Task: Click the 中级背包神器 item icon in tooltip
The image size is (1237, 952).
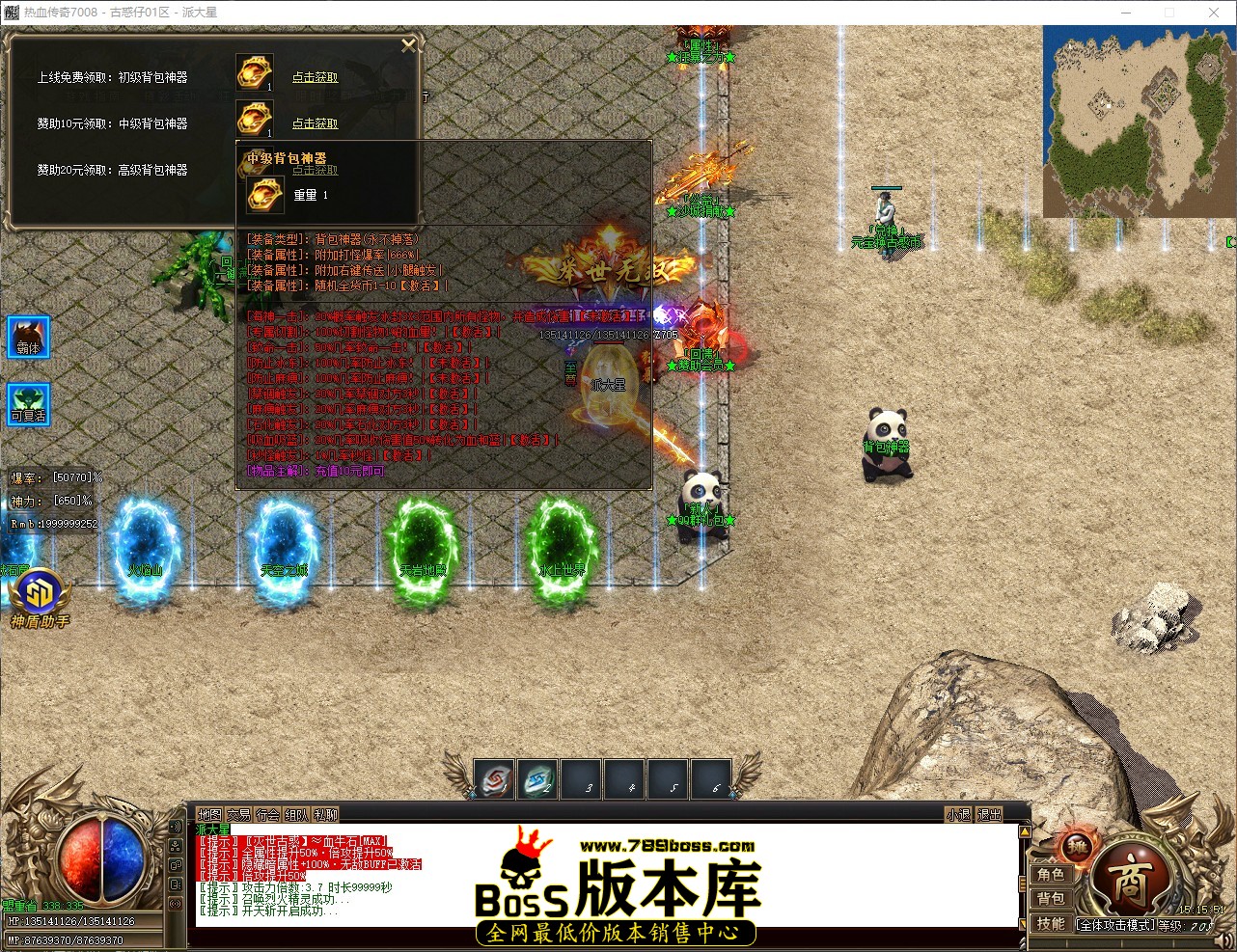Action: [x=264, y=194]
